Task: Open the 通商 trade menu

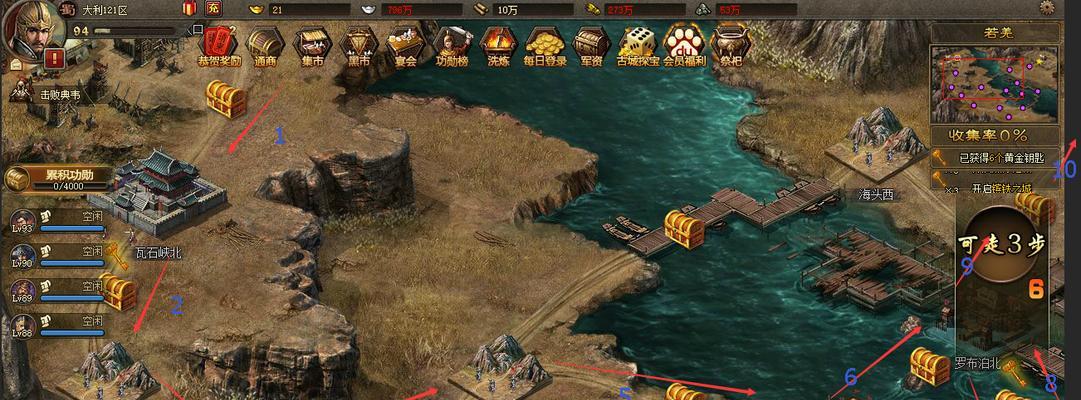Action: (265, 43)
